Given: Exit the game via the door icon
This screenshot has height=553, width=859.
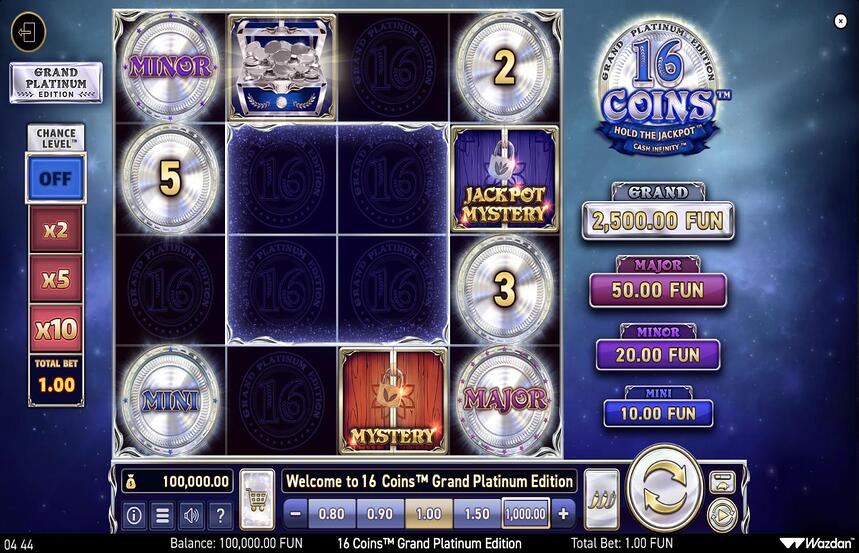Looking at the screenshot, I should (28, 32).
